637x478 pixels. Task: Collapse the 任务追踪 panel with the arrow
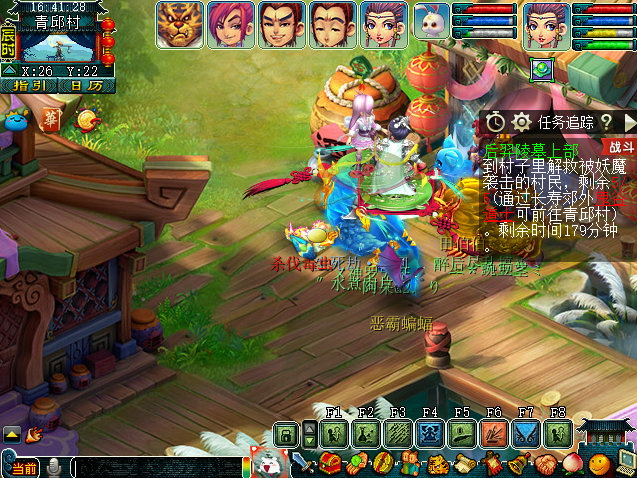[628, 122]
